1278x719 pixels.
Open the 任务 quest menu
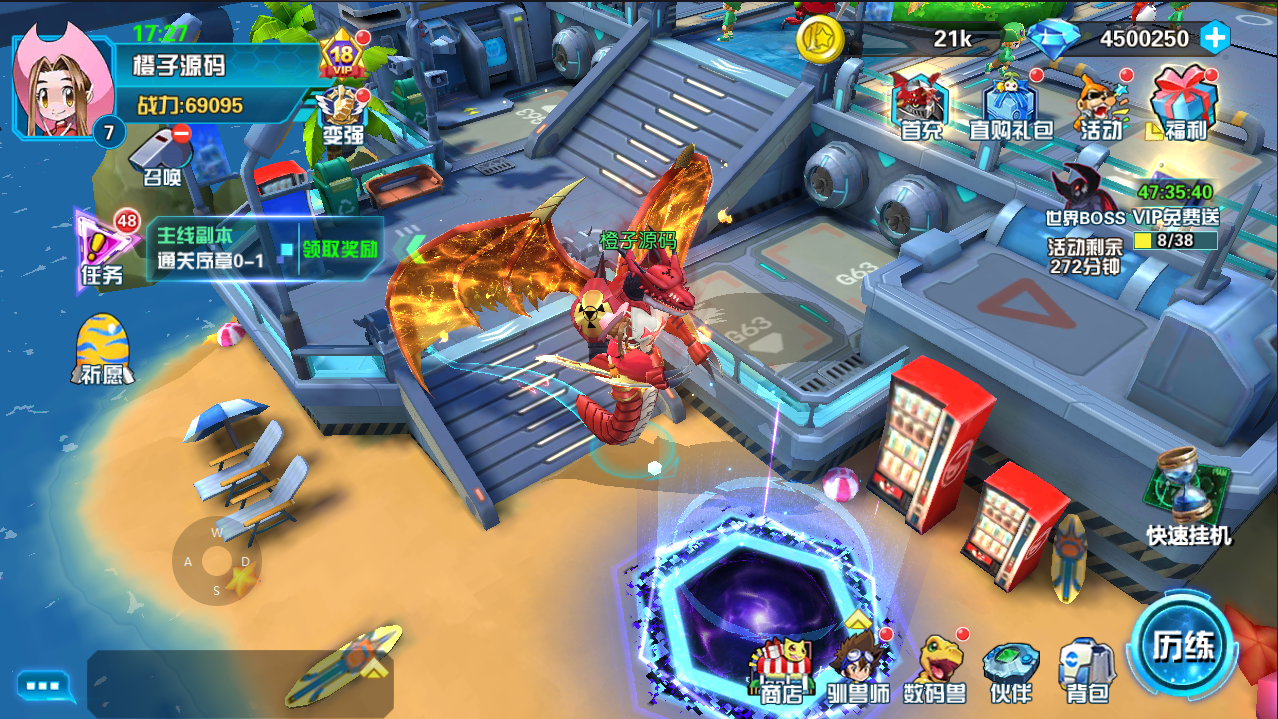click(x=104, y=250)
